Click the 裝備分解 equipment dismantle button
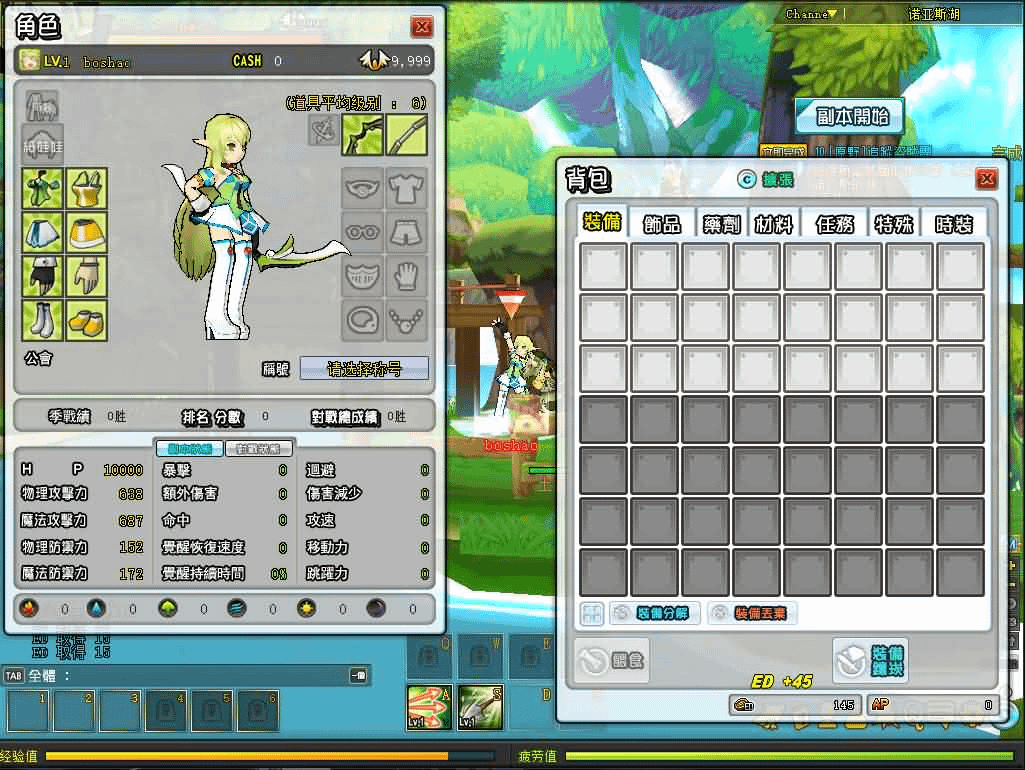Viewport: 1025px width, 770px height. tap(653, 613)
